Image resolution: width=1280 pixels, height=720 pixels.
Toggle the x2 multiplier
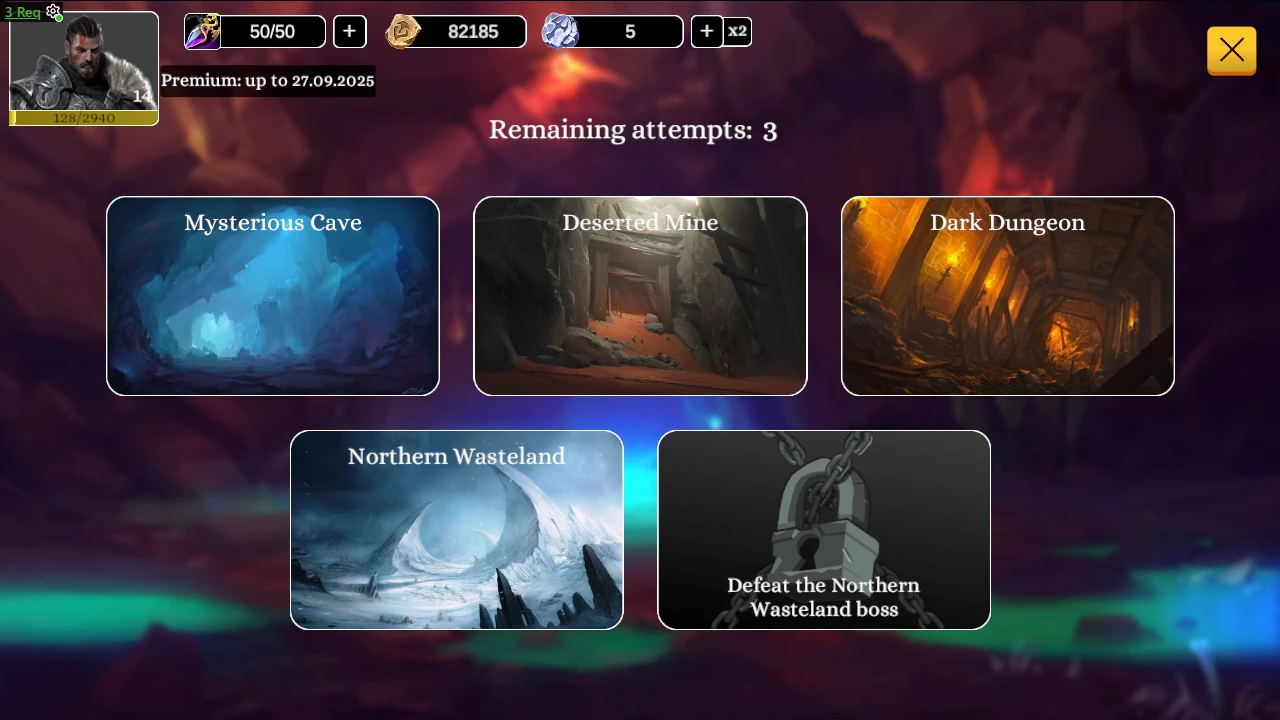737,31
